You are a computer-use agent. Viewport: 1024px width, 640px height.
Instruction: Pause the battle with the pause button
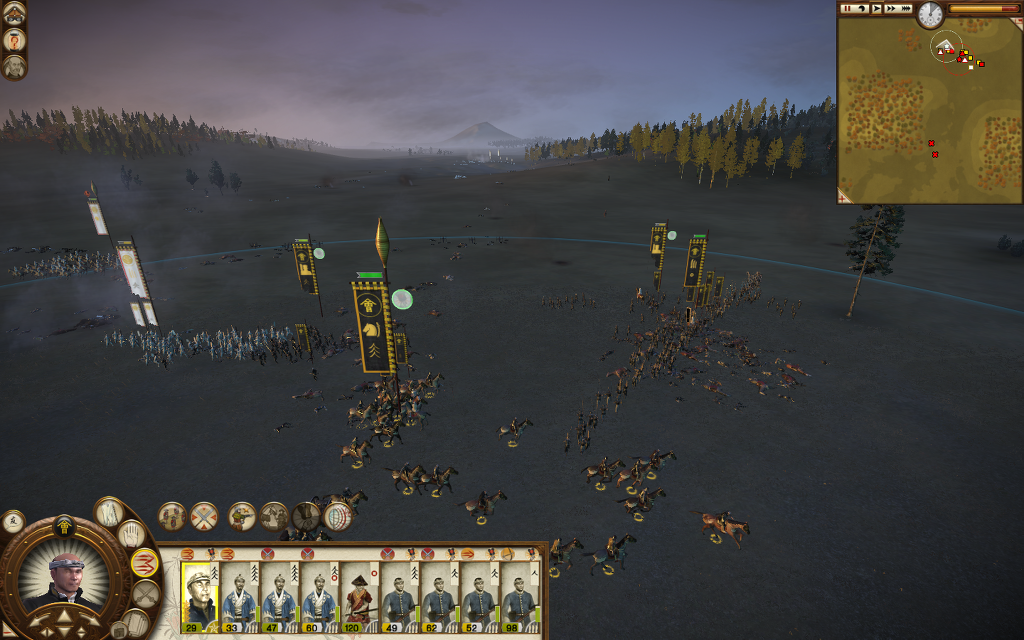pyautogui.click(x=847, y=8)
